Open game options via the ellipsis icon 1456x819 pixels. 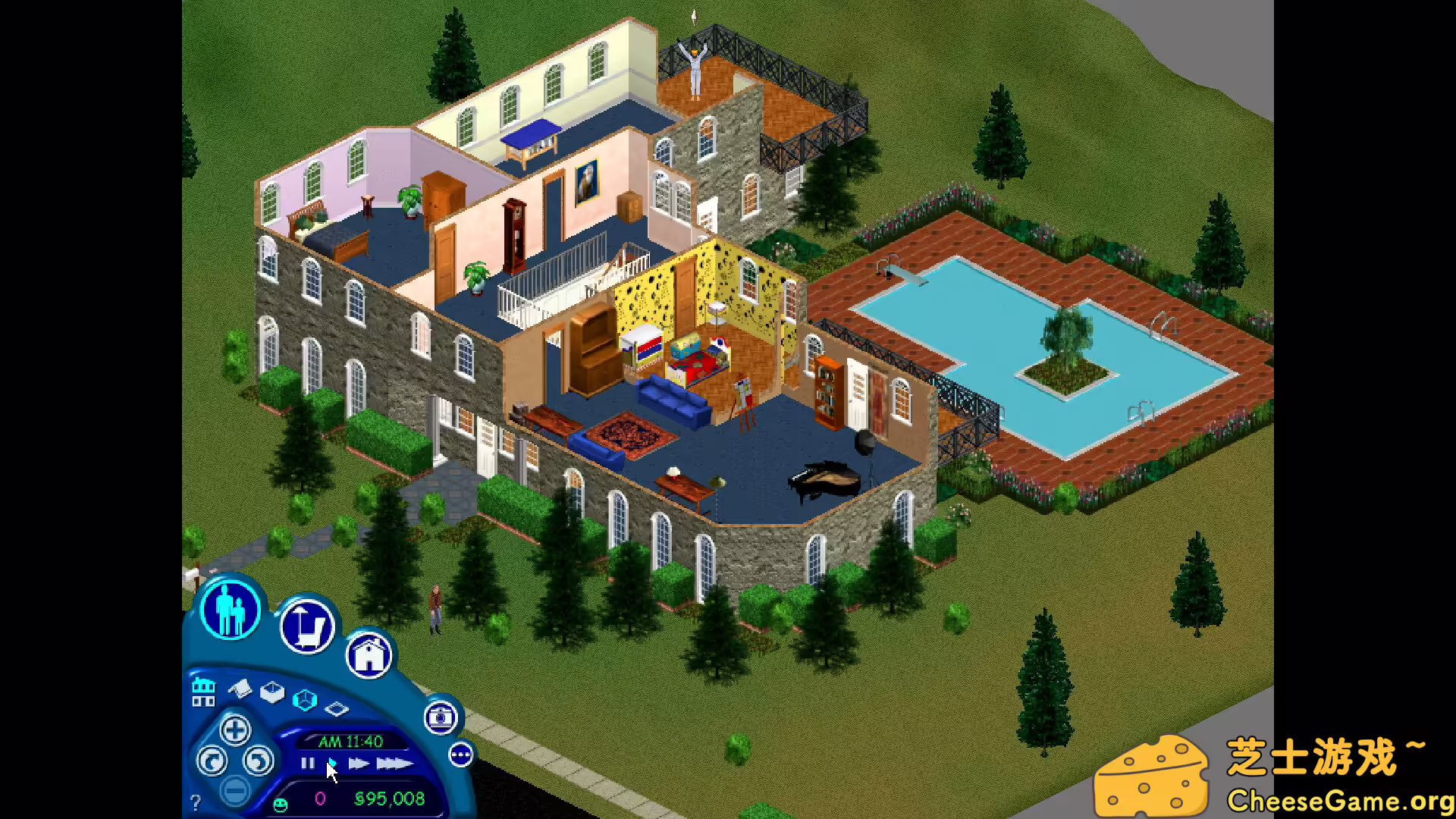click(460, 755)
